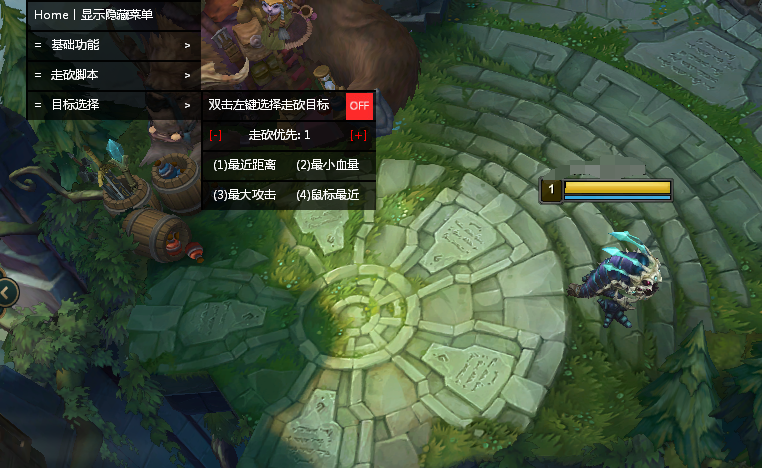Choose option (2)最小血量
Screen dimensions: 762x468
point(328,165)
